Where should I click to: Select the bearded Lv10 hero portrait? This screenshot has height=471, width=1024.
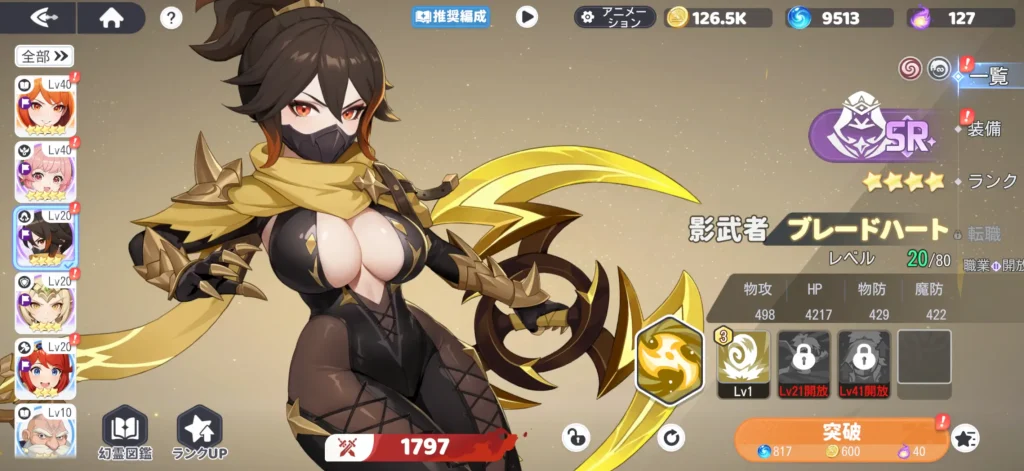(45, 432)
